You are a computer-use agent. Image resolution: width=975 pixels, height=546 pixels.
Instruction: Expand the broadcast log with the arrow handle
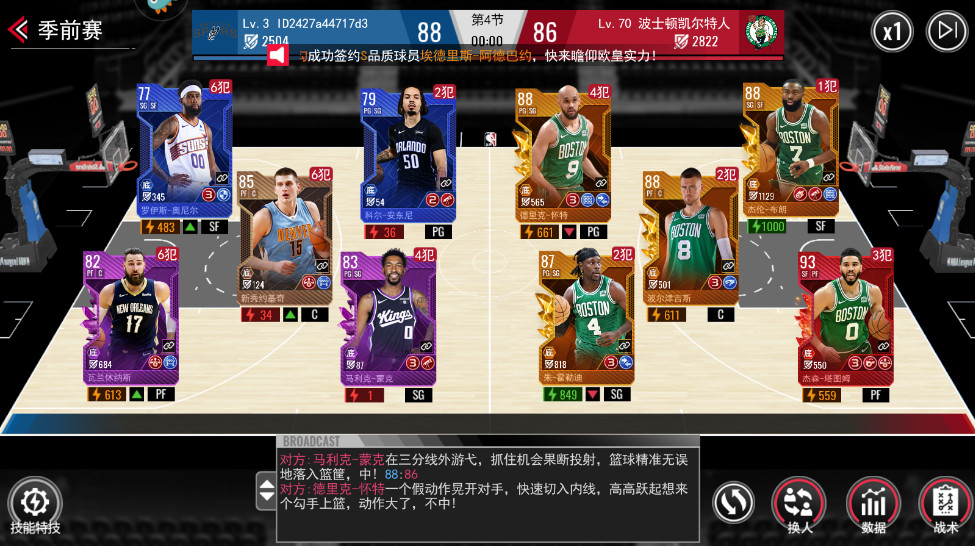pyautogui.click(x=267, y=490)
